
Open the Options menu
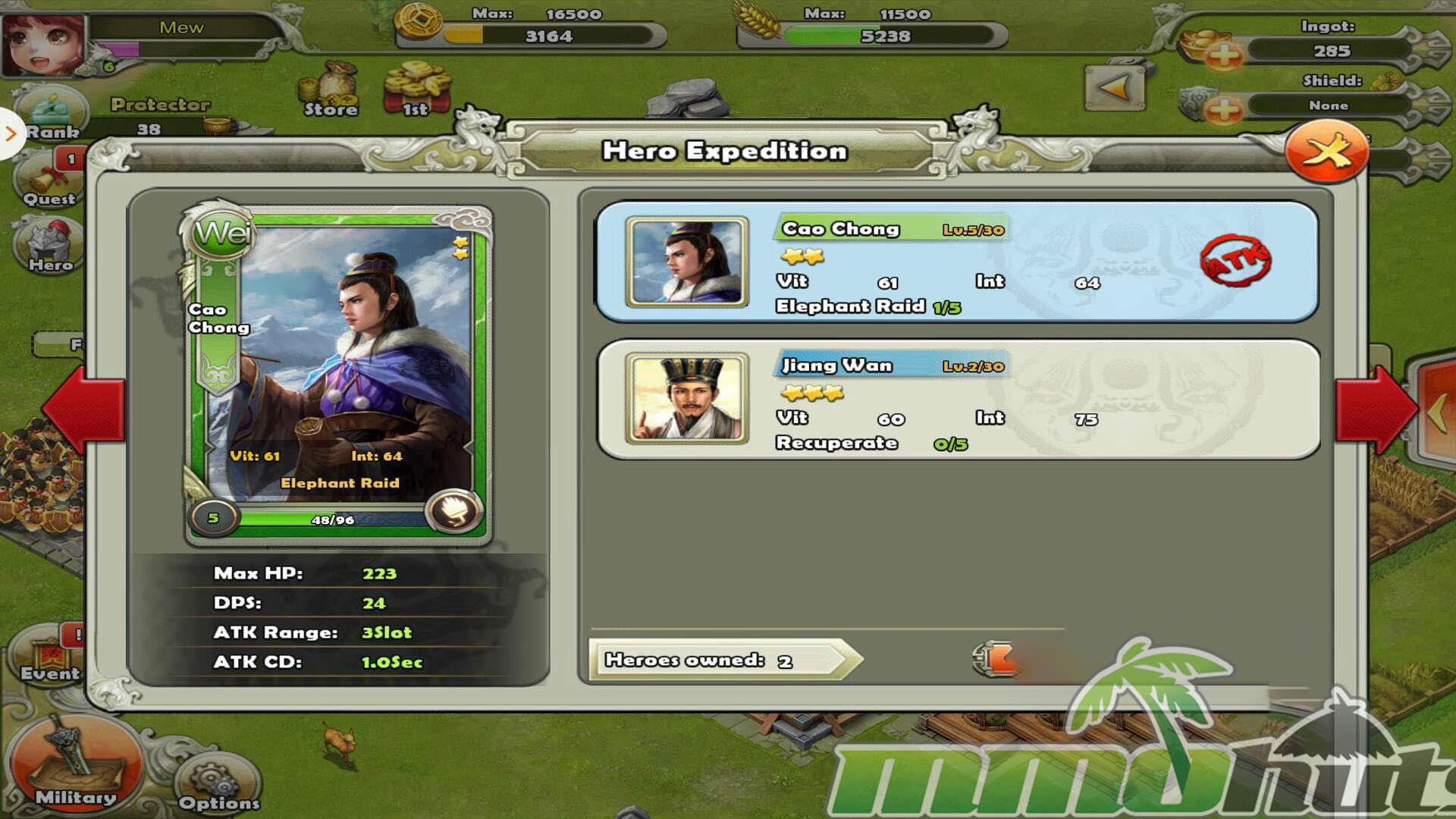pyautogui.click(x=218, y=787)
